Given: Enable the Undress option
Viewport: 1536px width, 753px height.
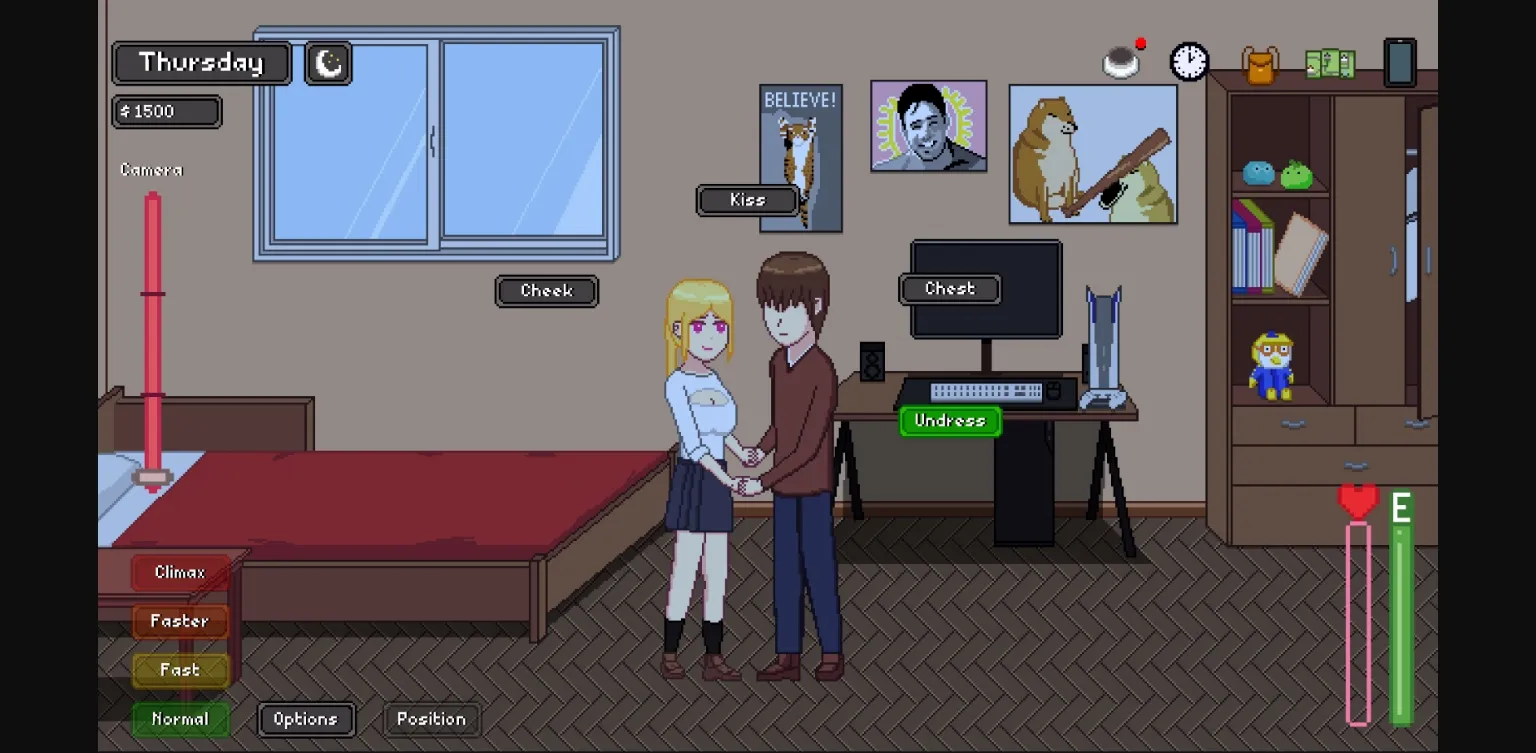Looking at the screenshot, I should pyautogui.click(x=949, y=420).
